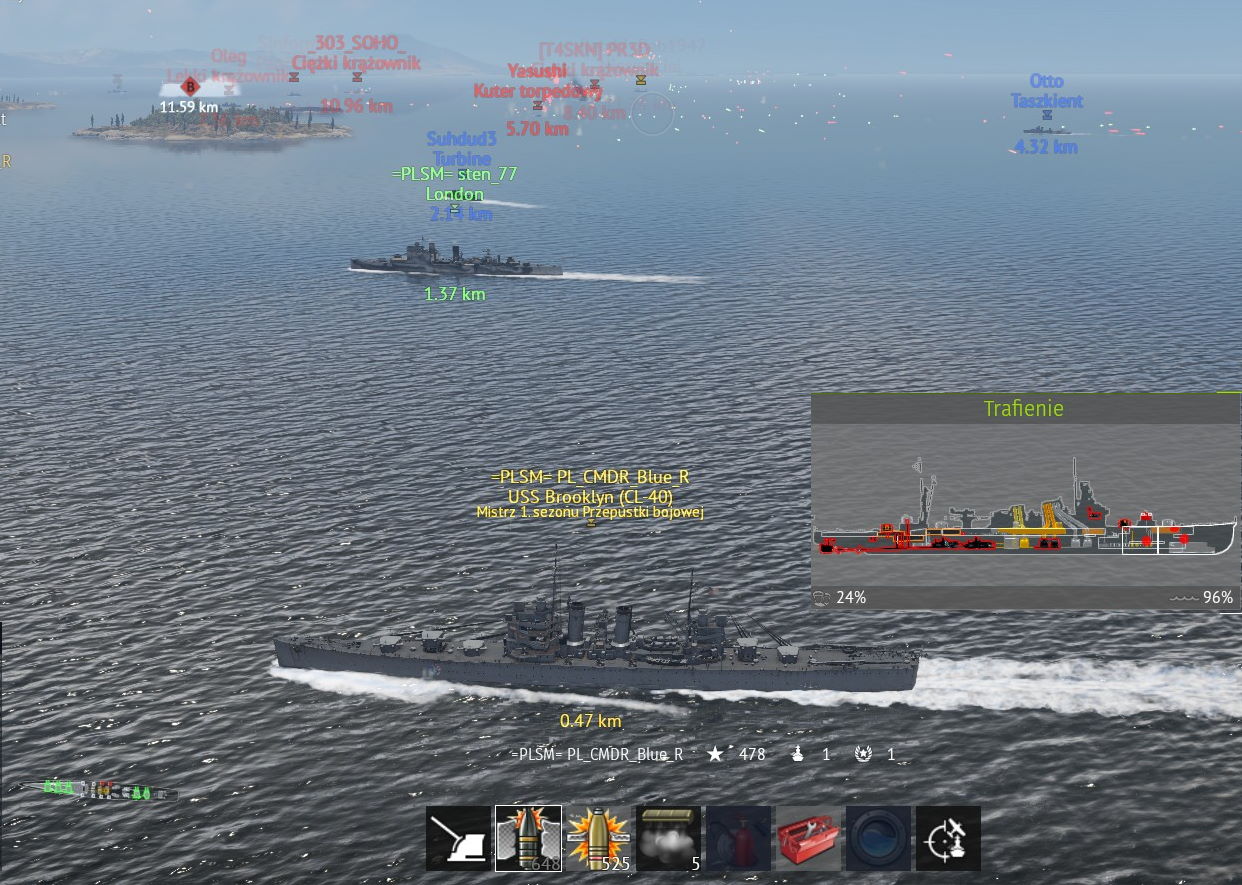Viewport: 1242px width, 885px height.
Task: Choose the armor-piercing shell with 648 rounds
Action: click(528, 838)
